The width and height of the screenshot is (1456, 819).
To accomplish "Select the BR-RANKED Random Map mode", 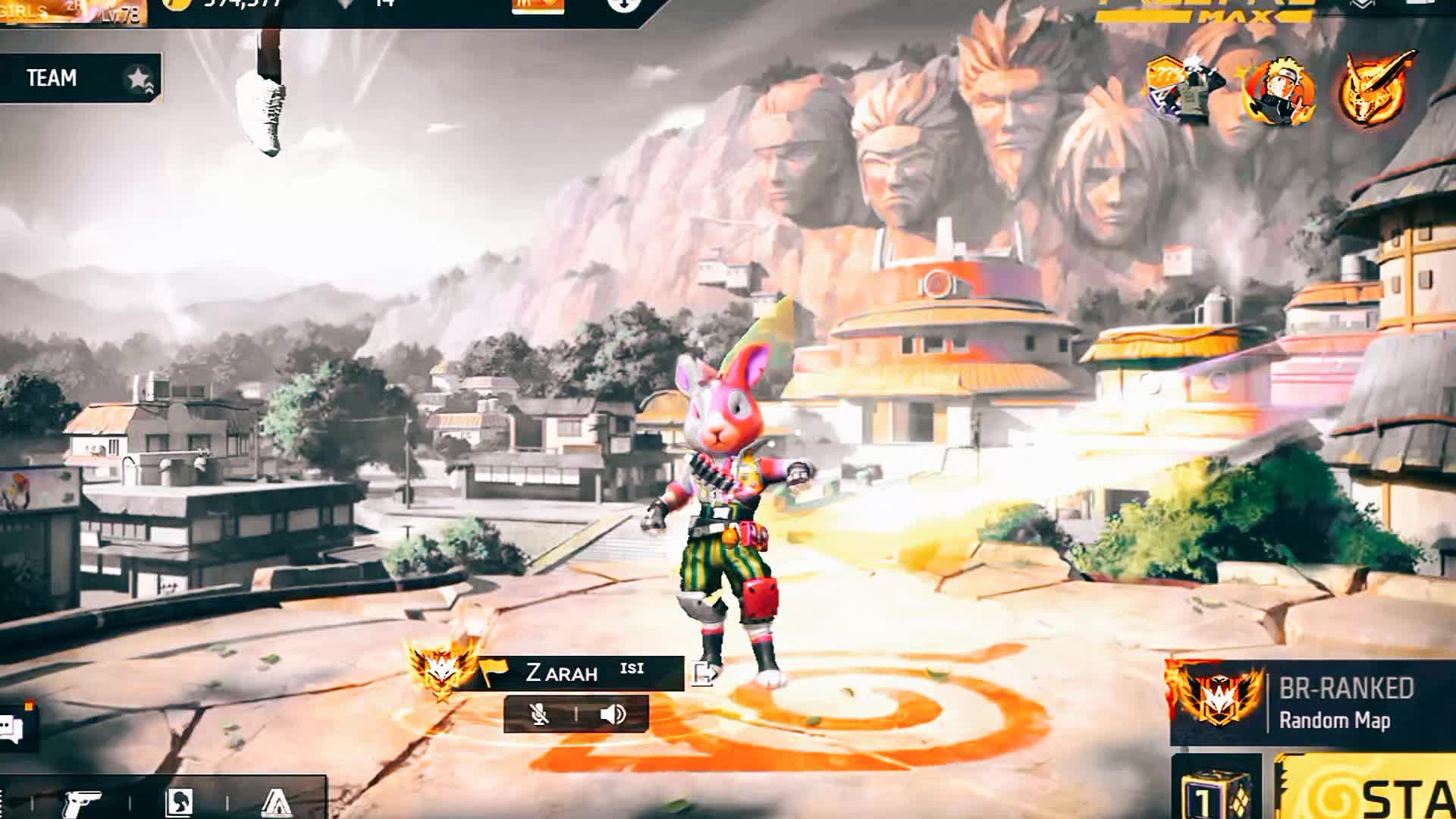I will pos(1312,703).
